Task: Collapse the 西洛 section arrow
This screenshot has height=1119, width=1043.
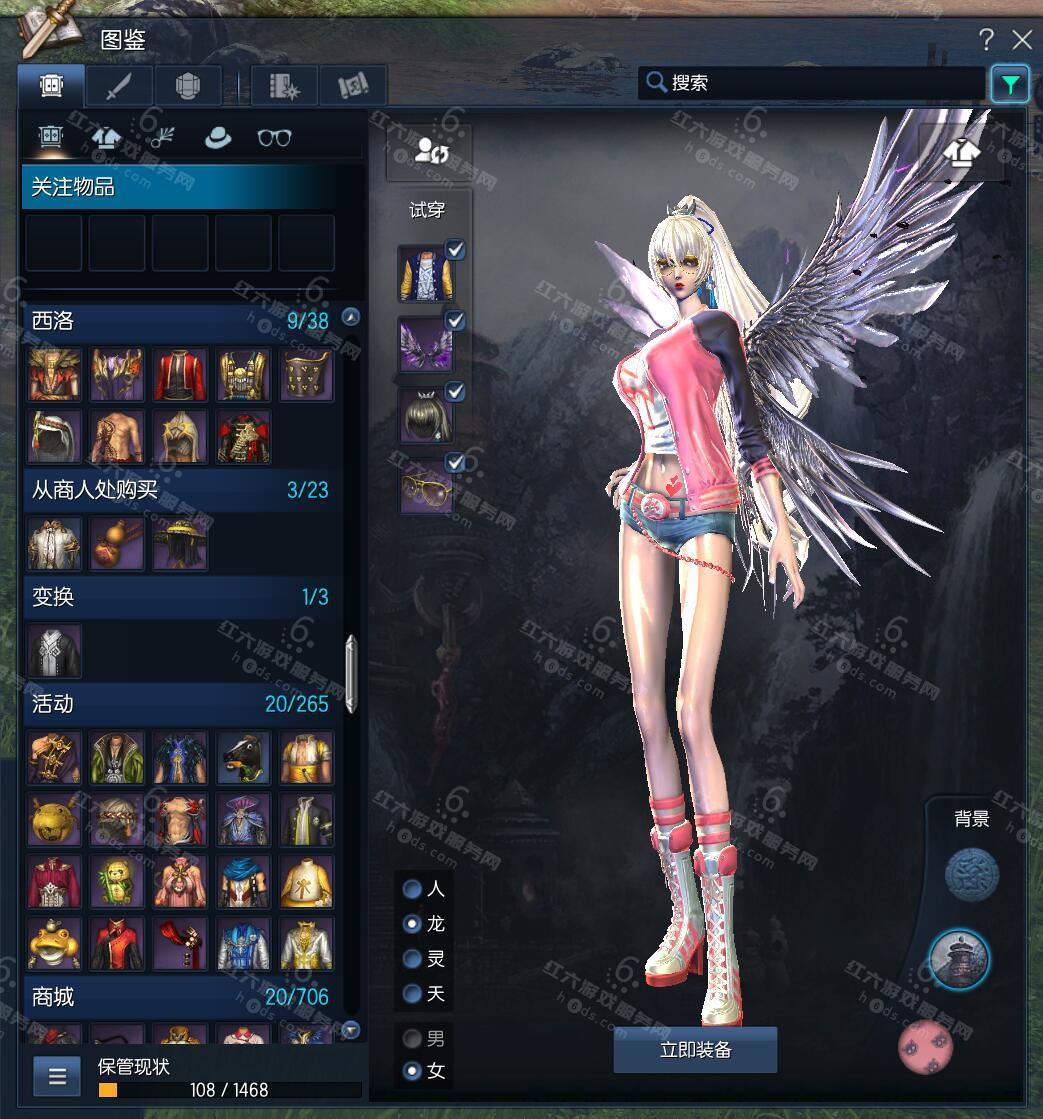Action: tap(350, 317)
